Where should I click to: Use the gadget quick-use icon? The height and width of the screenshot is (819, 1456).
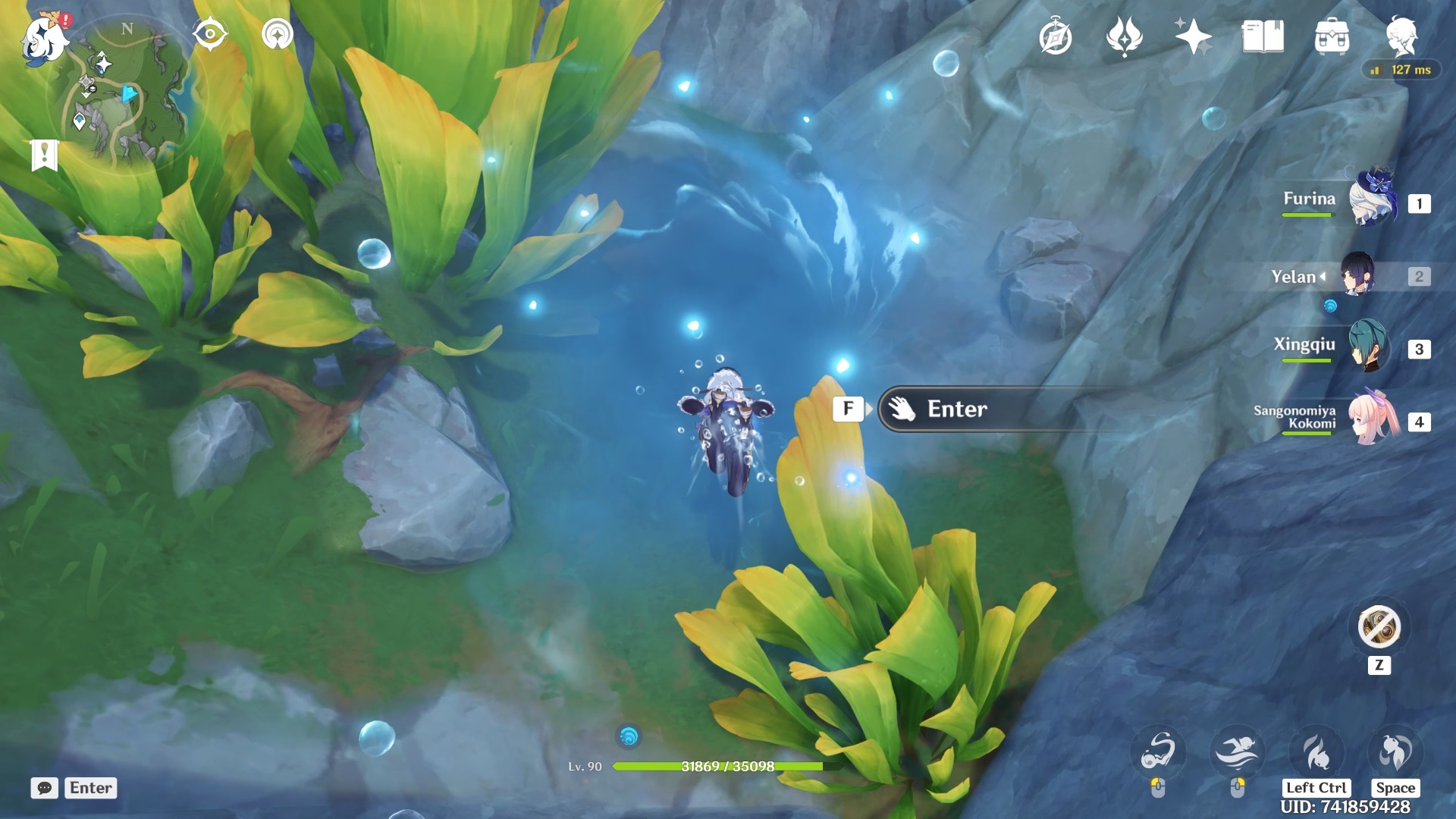click(x=1379, y=628)
